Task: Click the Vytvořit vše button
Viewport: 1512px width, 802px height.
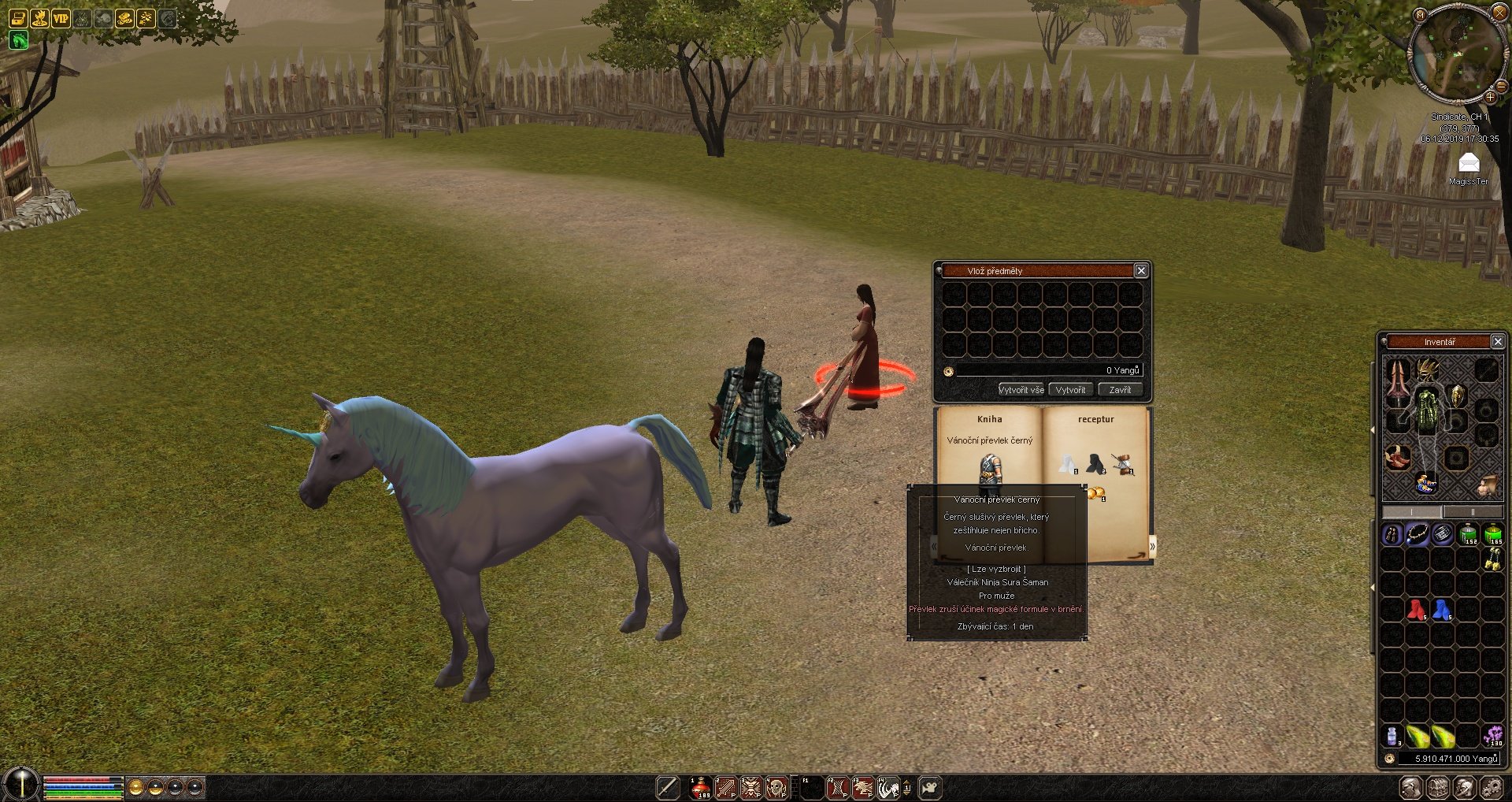Action: pyautogui.click(x=1021, y=390)
